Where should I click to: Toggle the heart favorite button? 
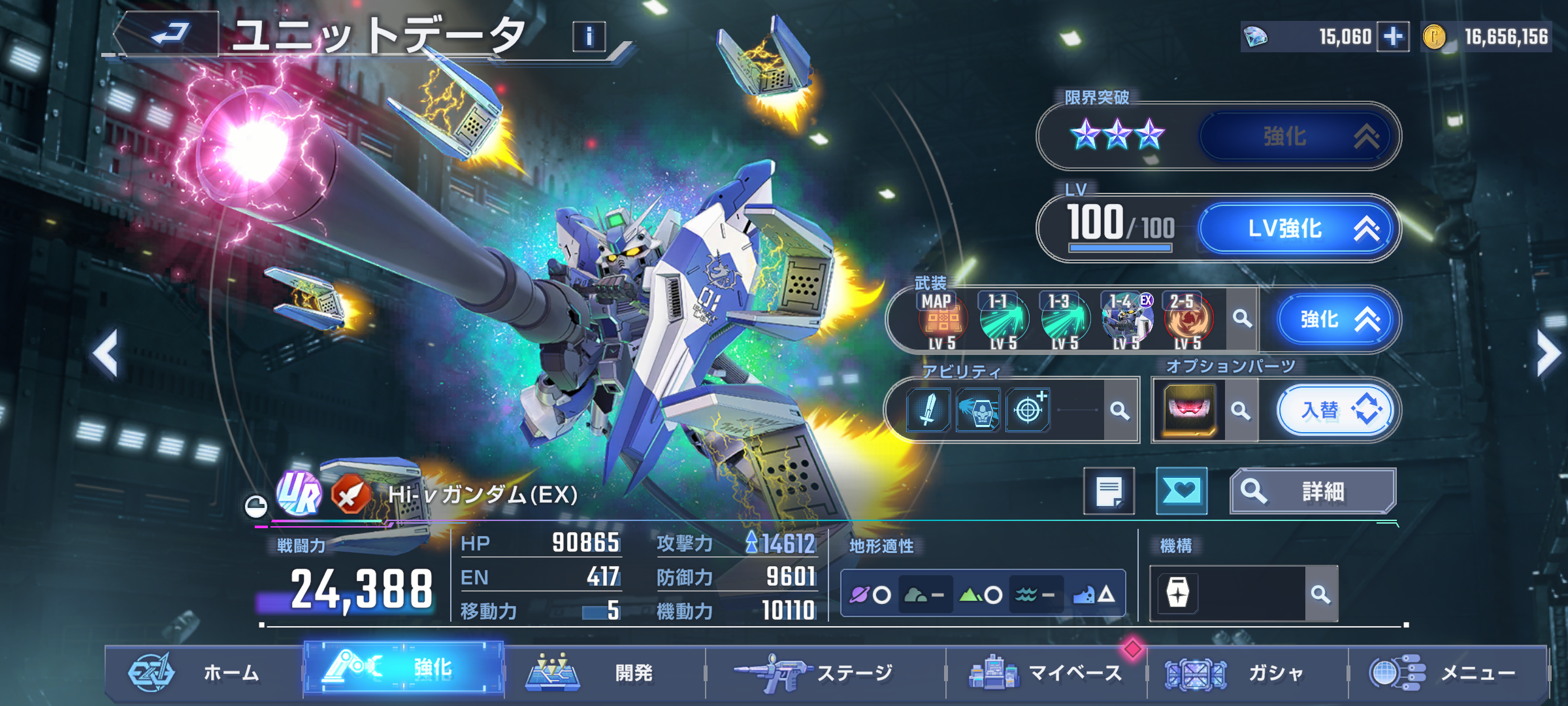click(x=1181, y=491)
